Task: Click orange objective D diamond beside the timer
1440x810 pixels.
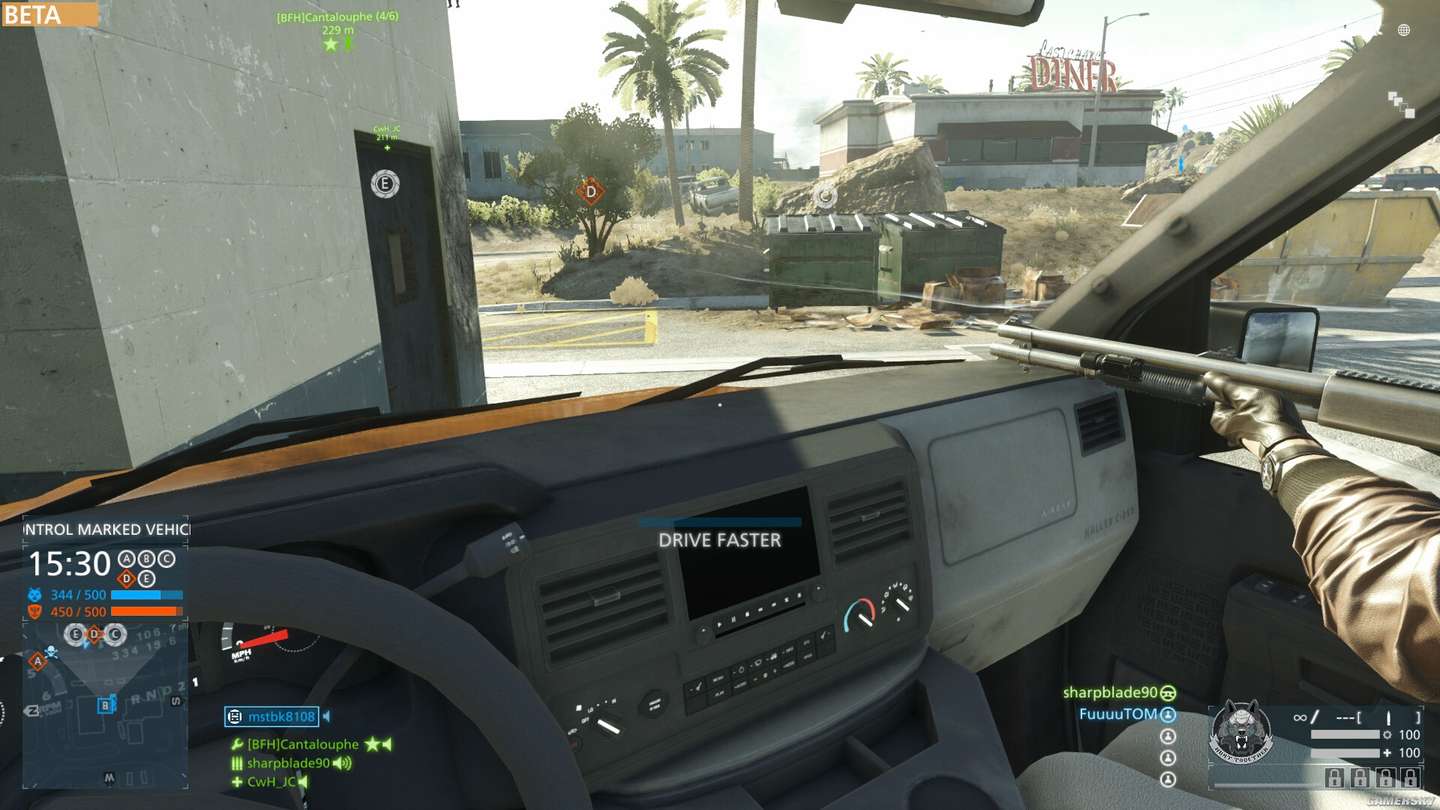Action: click(126, 578)
